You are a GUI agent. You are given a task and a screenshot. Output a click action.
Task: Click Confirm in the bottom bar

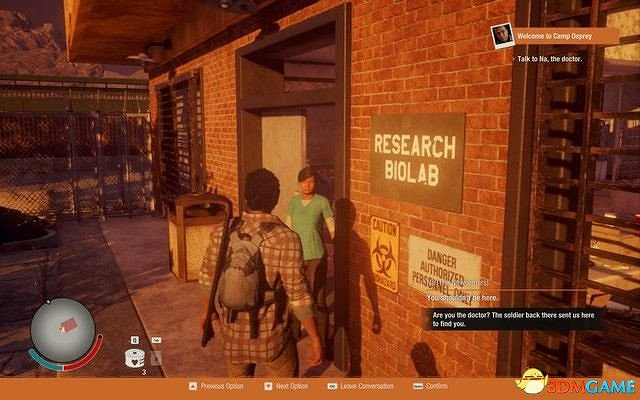(x=436, y=385)
